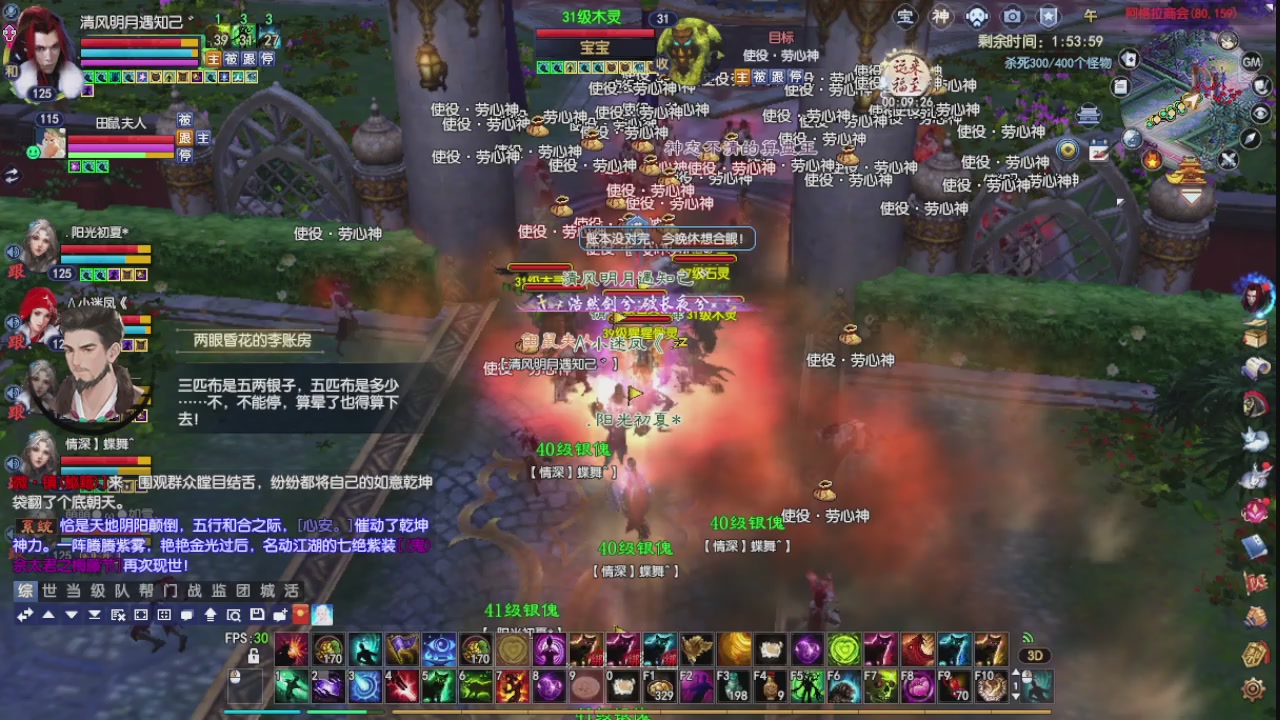Viewport: 1280px width, 720px height.
Task: Expand chat using the up triangle arrow
Action: 49,616
